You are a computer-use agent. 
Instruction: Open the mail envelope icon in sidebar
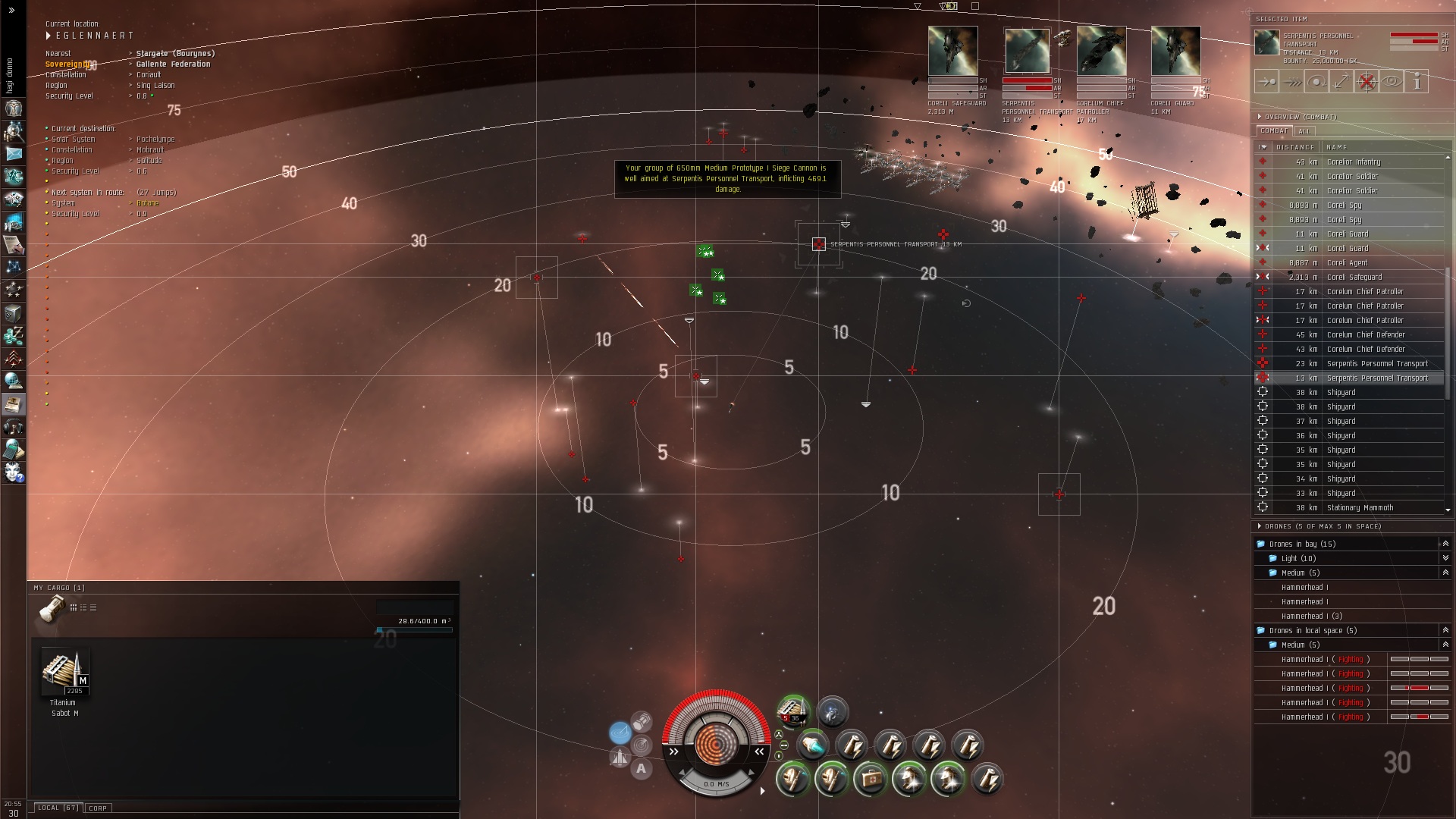point(14,153)
